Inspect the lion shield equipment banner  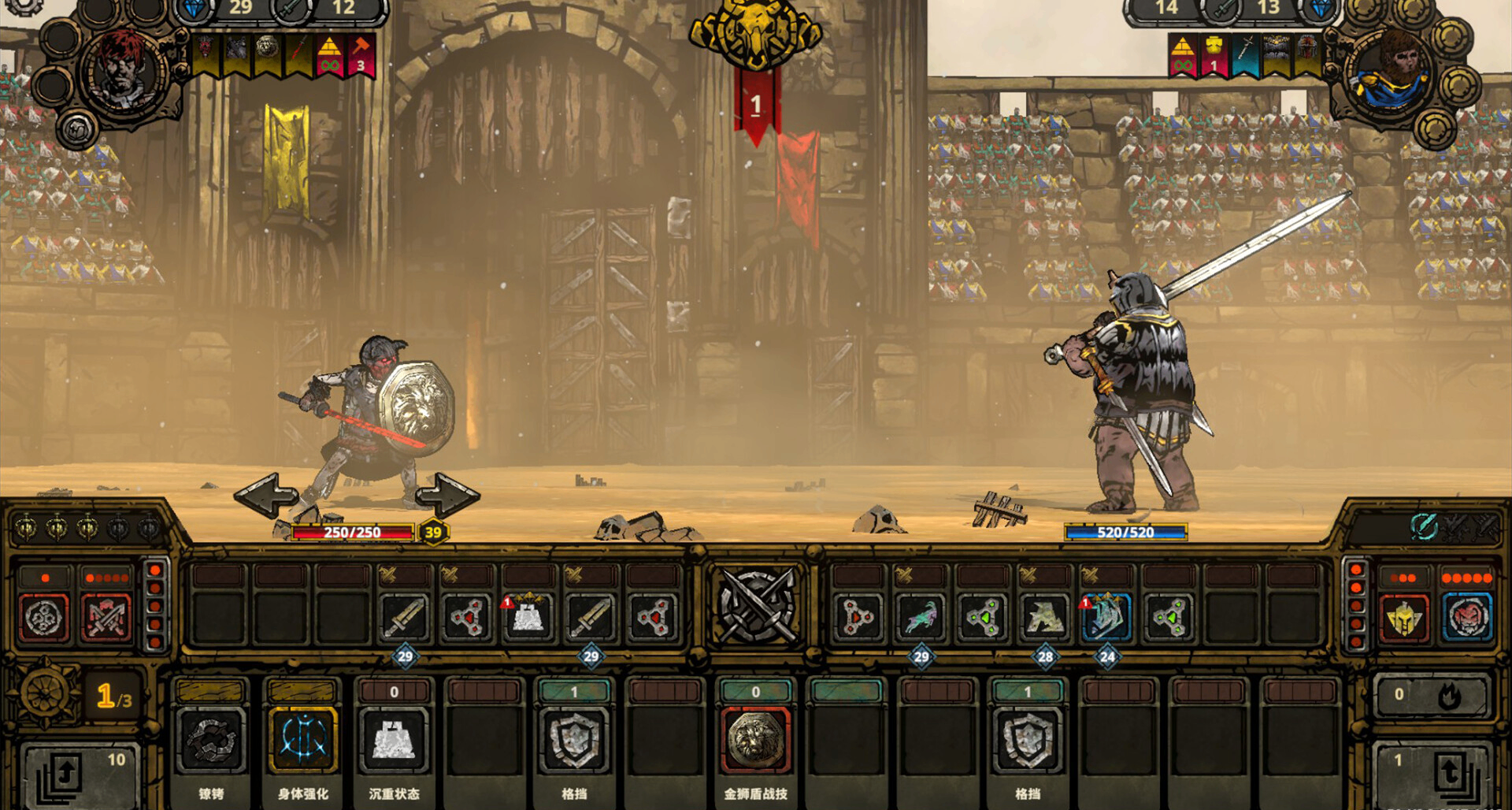pyautogui.click(x=267, y=52)
